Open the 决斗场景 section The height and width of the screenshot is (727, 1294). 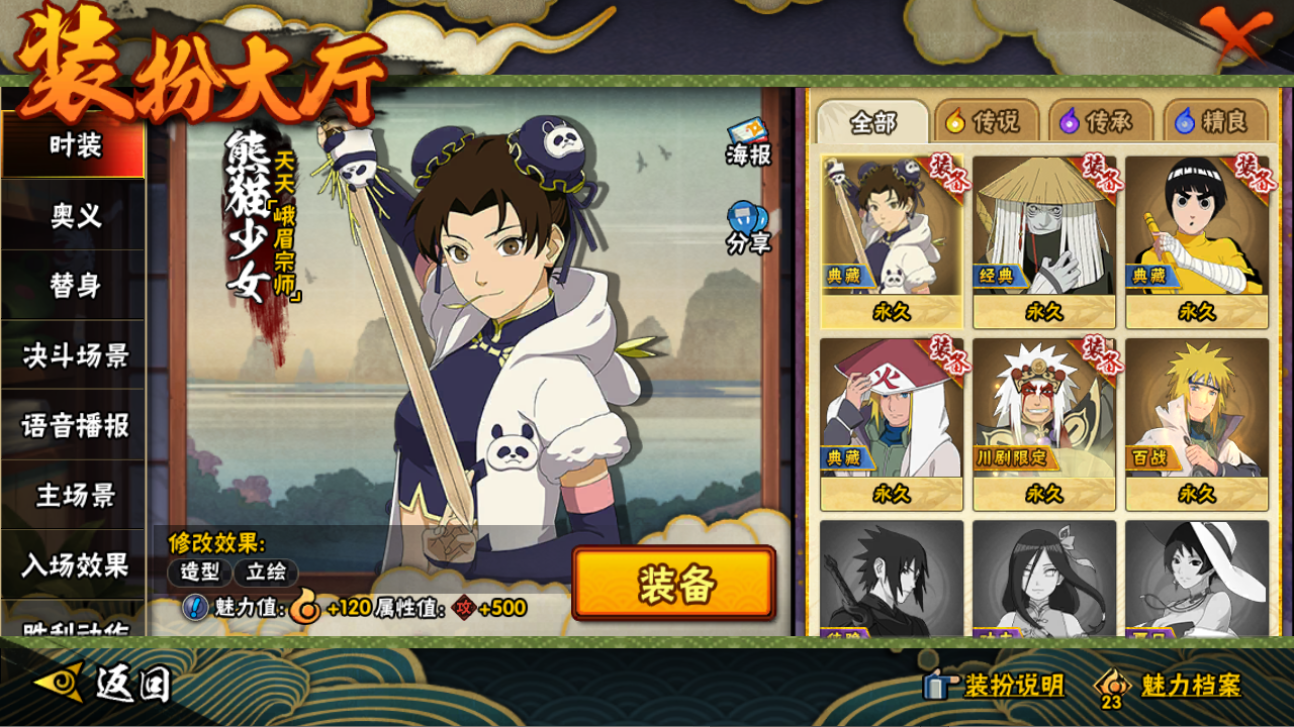coord(75,356)
